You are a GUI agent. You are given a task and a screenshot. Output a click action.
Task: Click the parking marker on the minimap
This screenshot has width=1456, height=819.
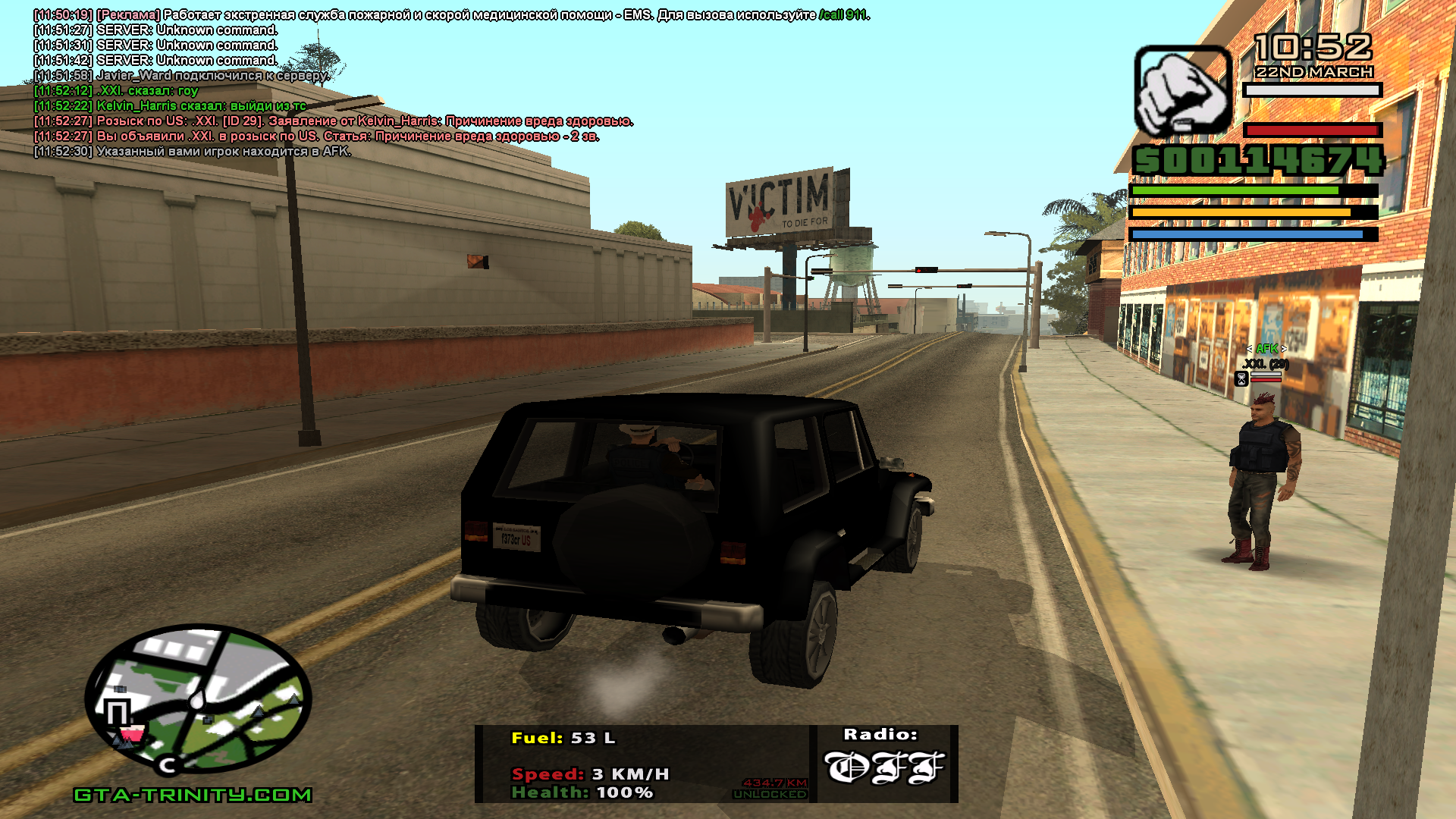118,713
